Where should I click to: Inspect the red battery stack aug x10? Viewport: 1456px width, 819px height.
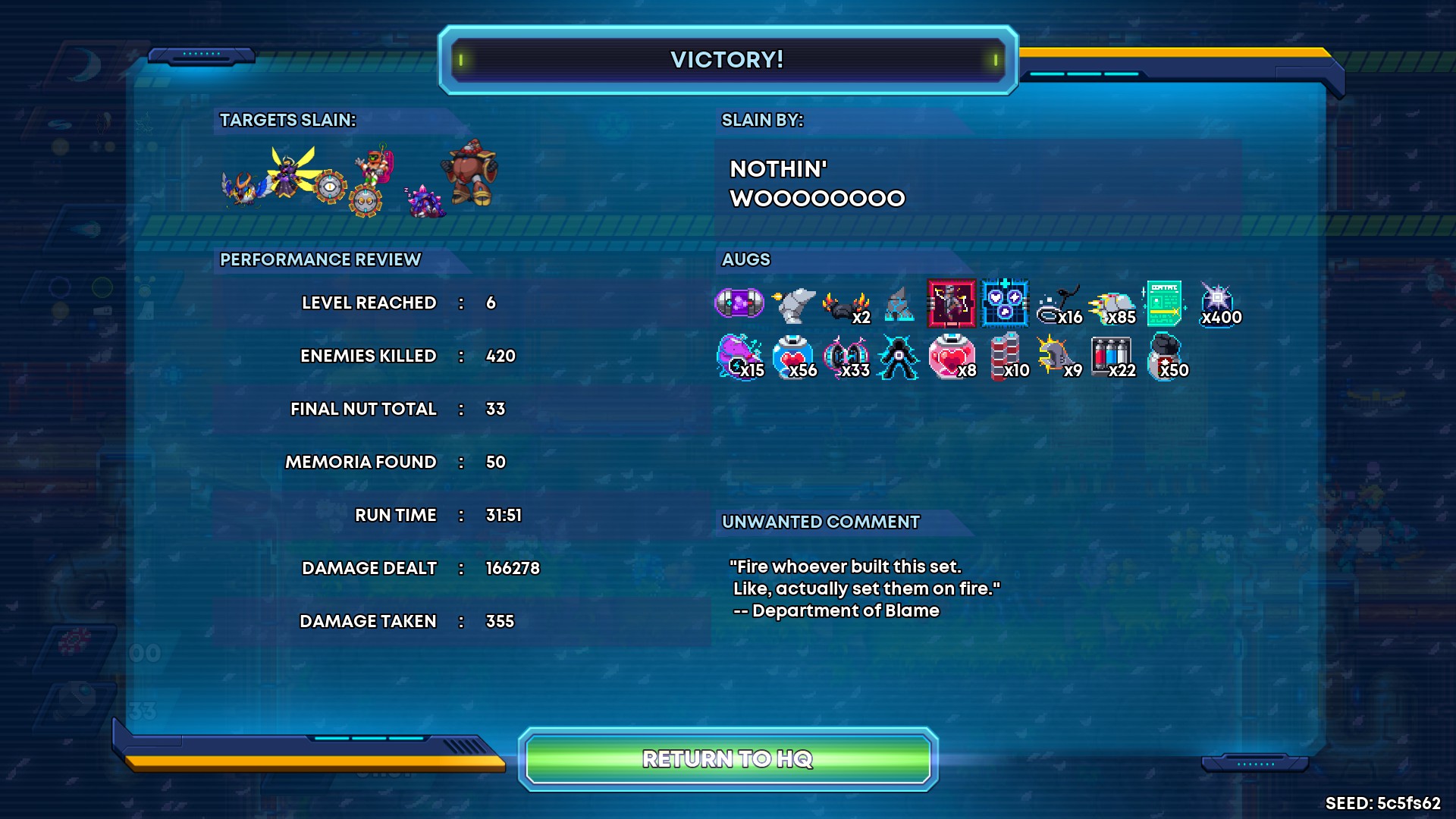1005,356
